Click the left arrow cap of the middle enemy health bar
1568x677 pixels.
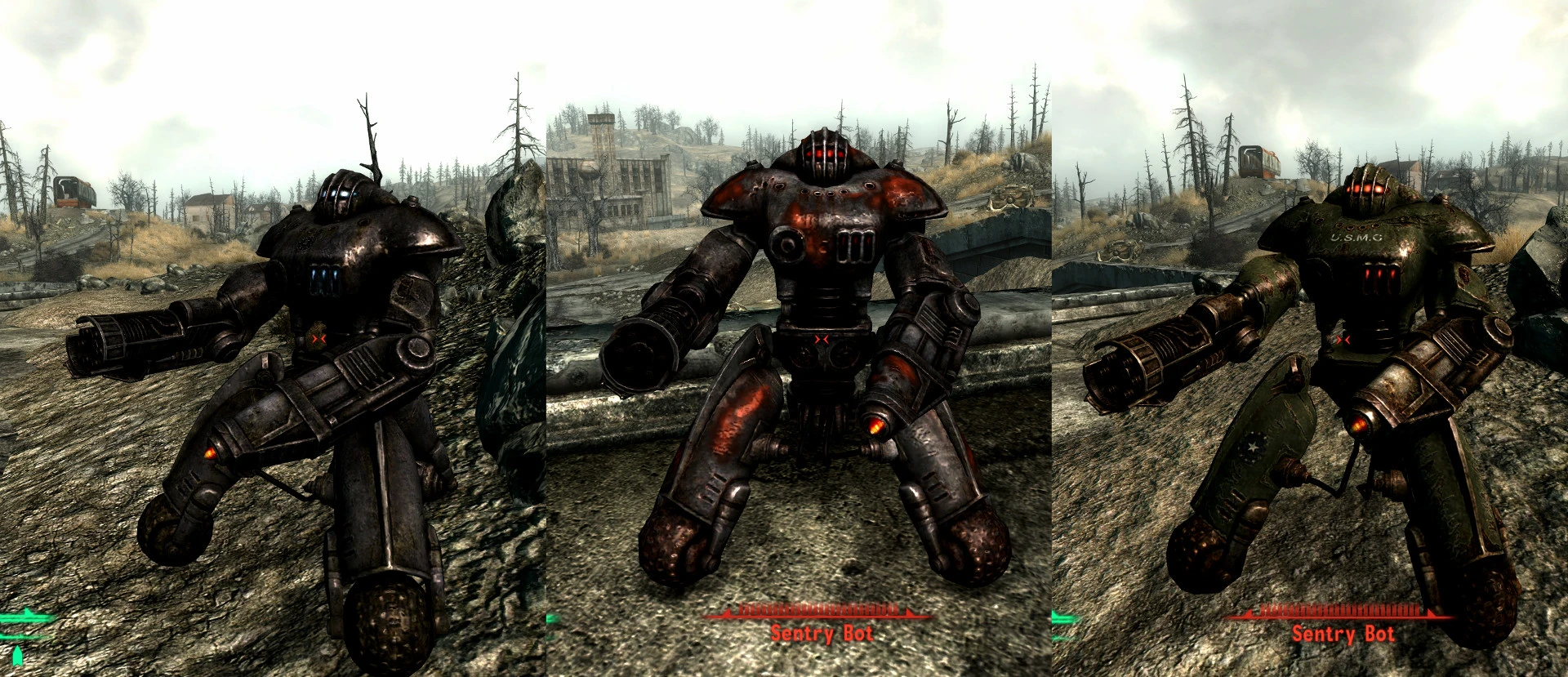point(727,612)
